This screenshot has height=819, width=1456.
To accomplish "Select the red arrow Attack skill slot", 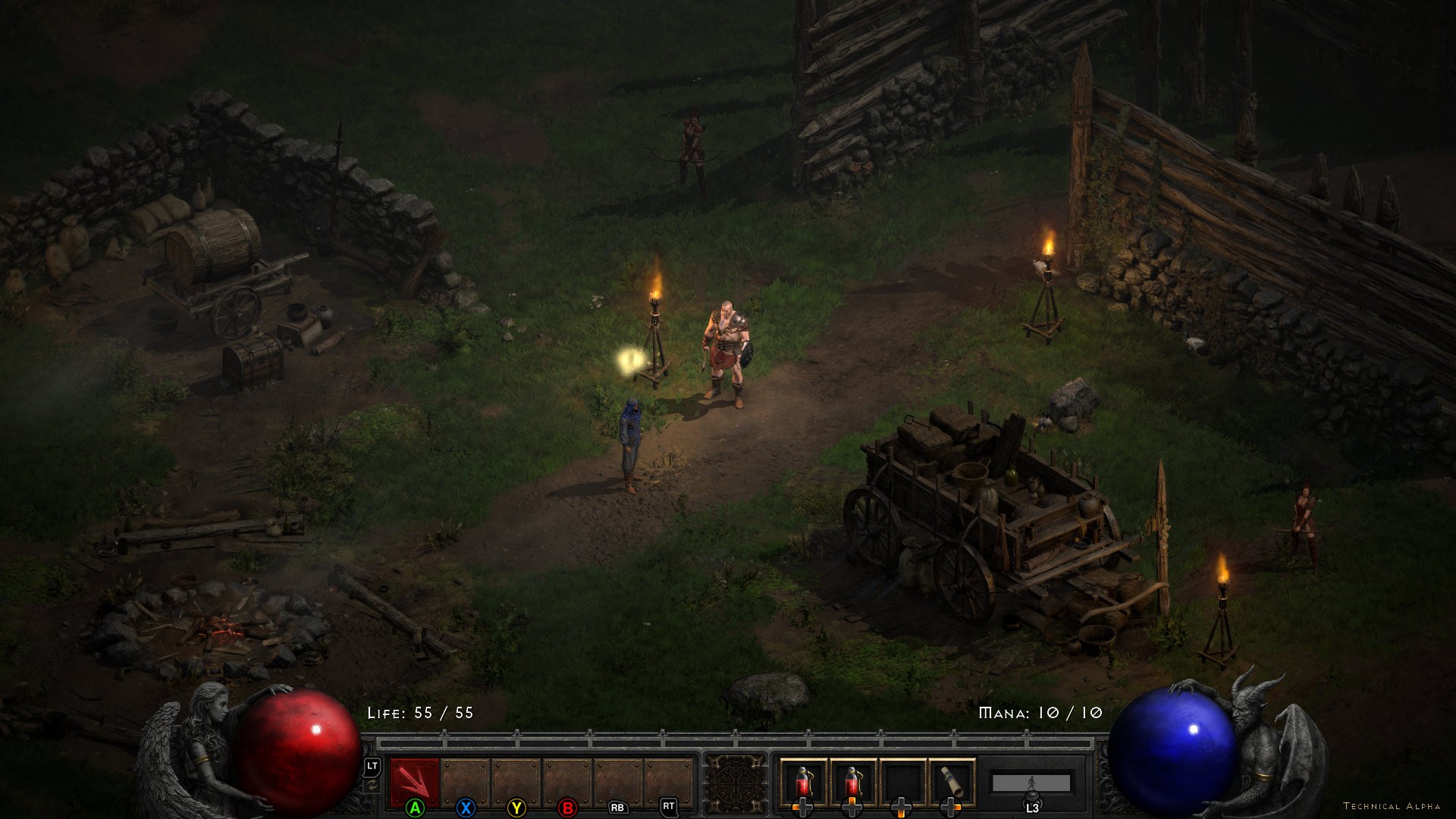I will point(414,781).
